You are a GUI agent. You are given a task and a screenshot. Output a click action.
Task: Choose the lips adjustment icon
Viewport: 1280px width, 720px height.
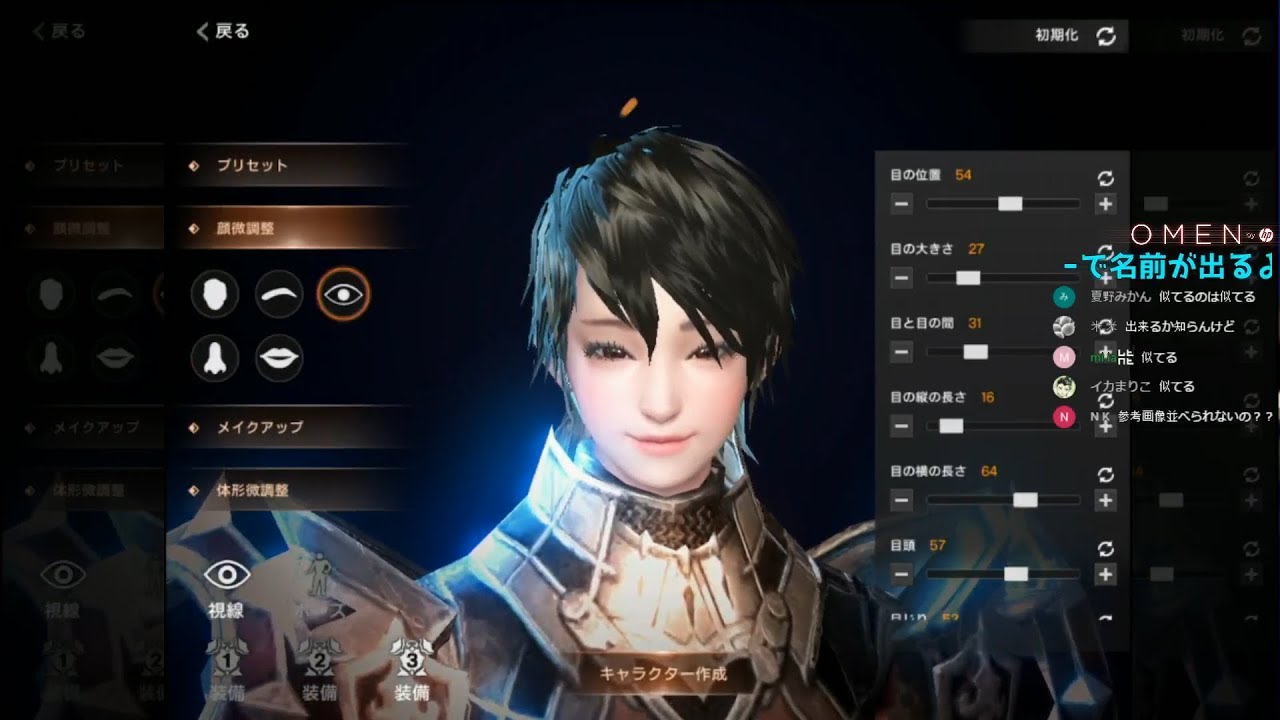279,358
